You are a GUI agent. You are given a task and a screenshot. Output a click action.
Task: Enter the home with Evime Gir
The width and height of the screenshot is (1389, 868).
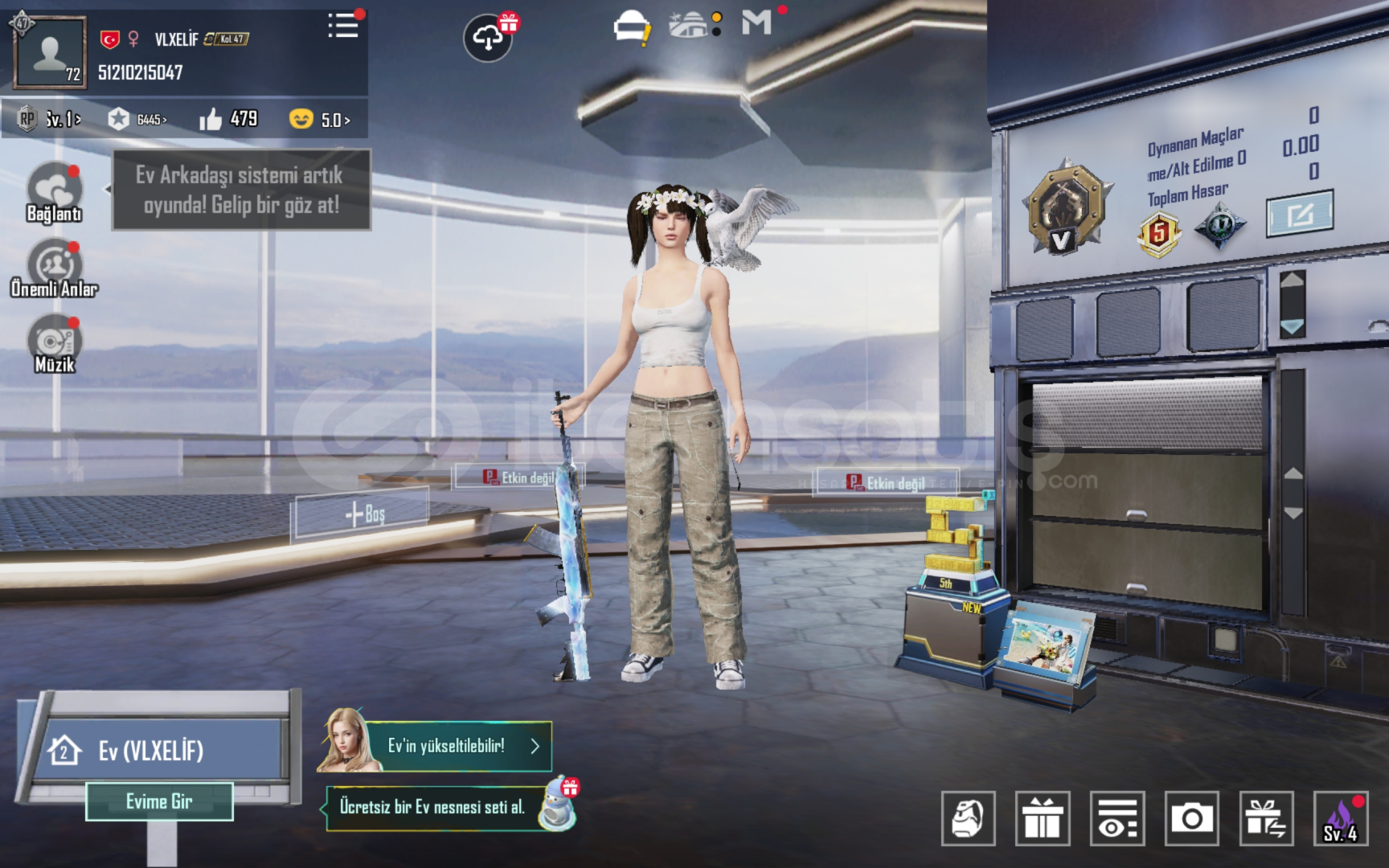[159, 801]
